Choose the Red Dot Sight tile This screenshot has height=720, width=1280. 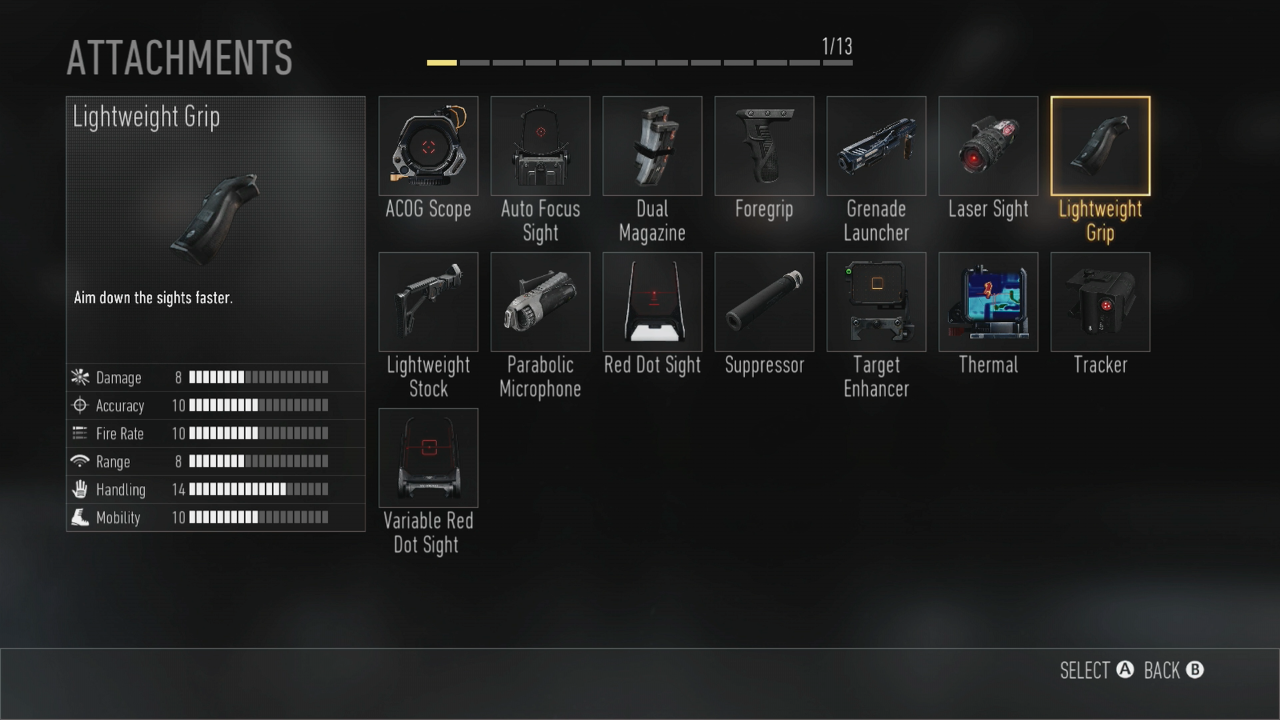tap(652, 302)
